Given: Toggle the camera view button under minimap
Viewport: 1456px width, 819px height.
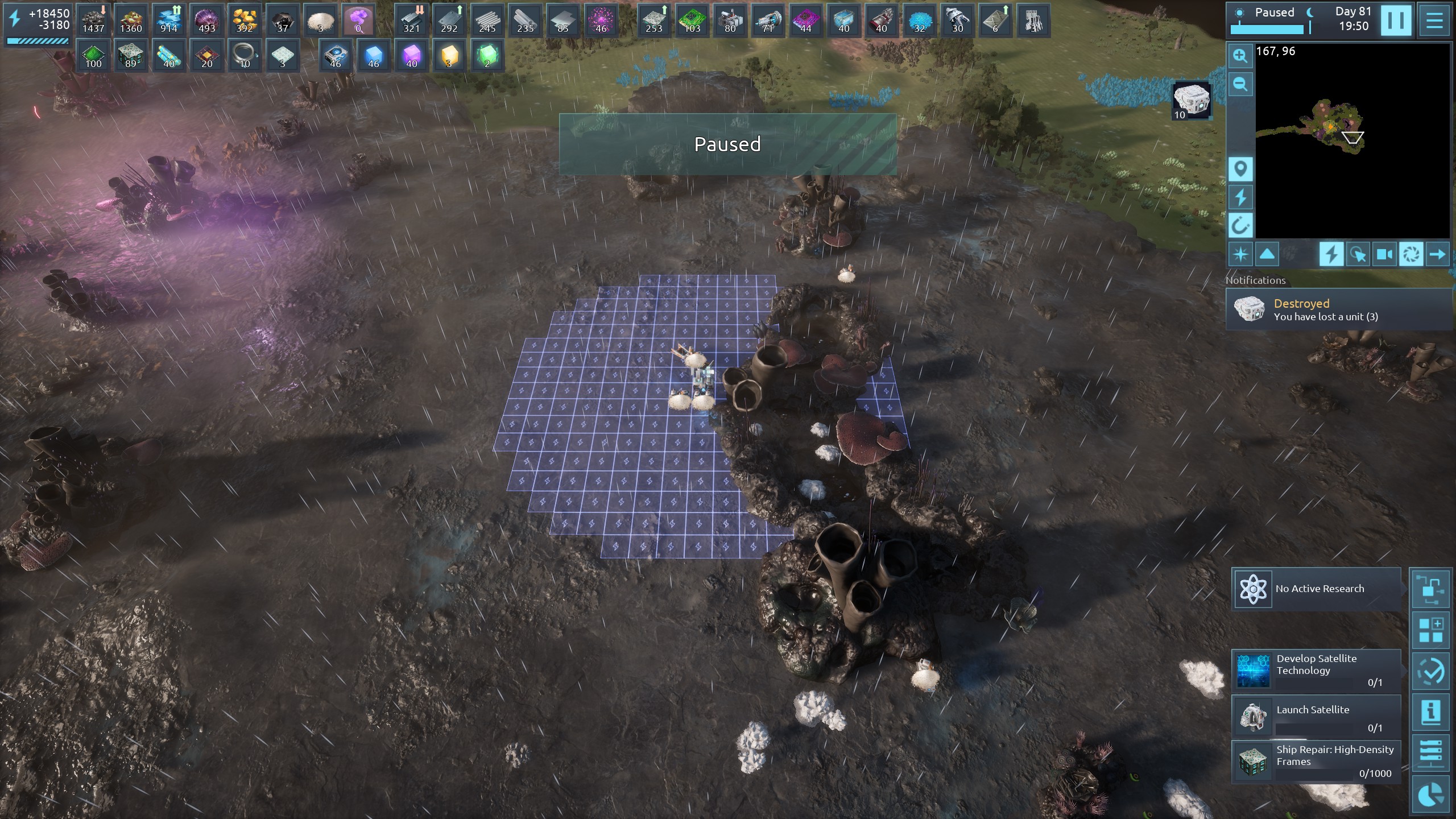Looking at the screenshot, I should pos(1384,254).
